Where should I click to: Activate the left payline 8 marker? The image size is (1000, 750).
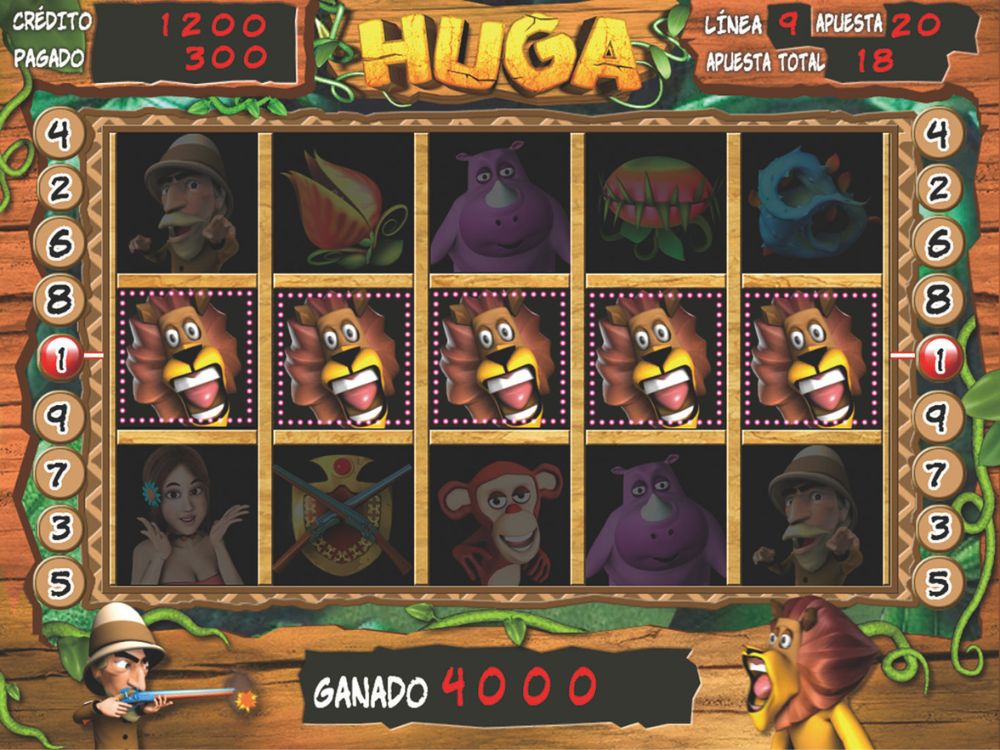(x=59, y=298)
